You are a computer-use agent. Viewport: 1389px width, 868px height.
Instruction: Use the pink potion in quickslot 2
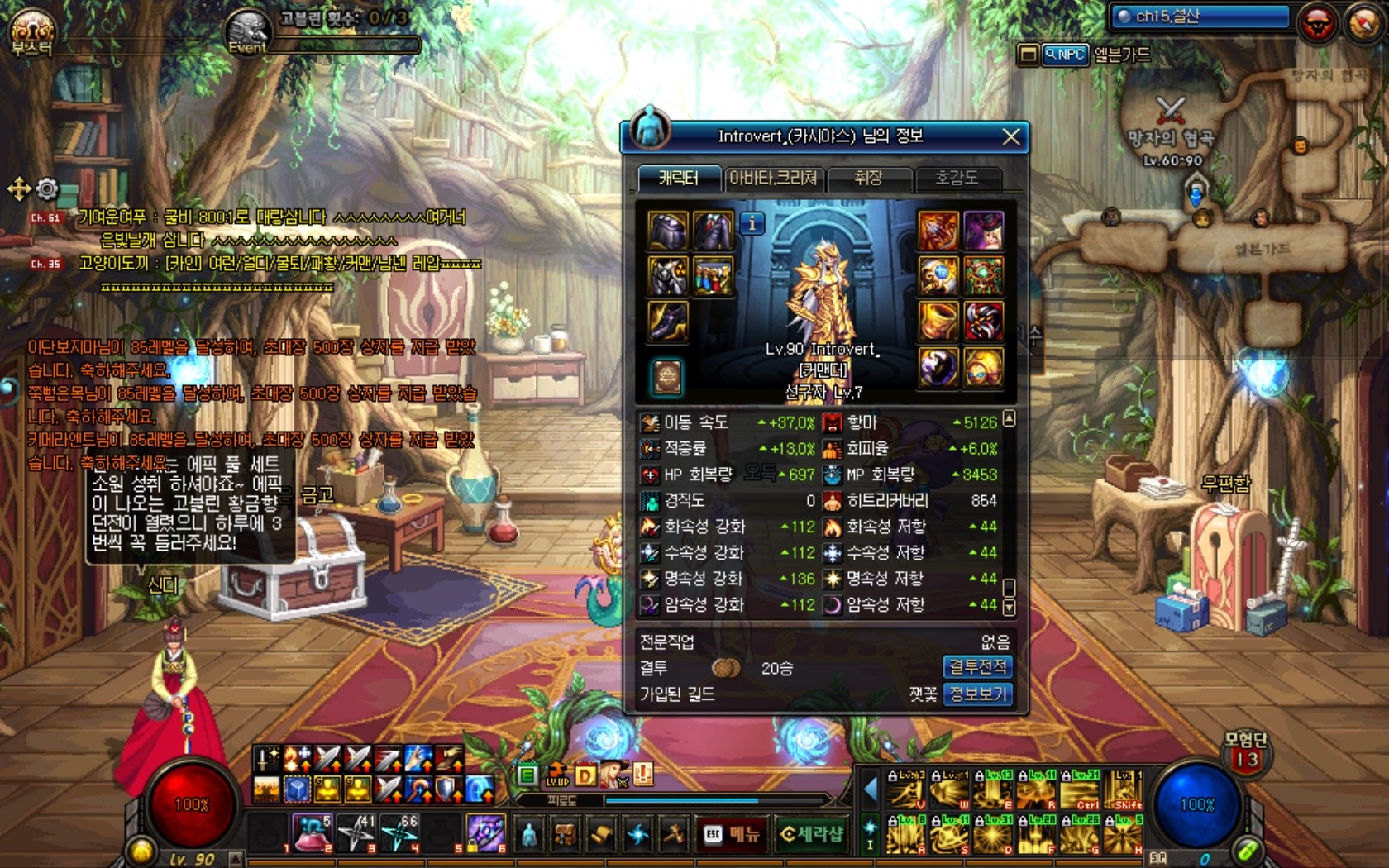[x=314, y=833]
